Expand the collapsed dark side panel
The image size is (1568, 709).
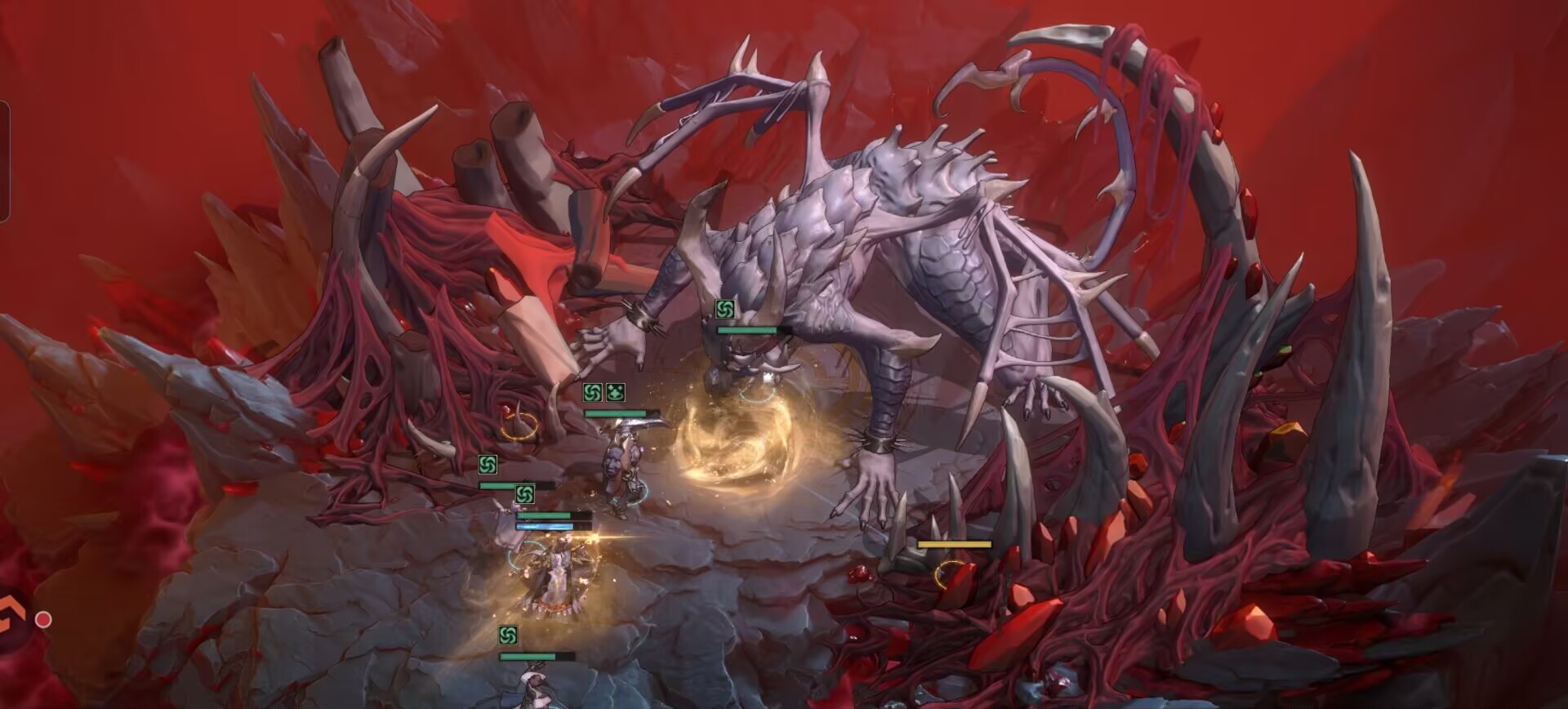click(x=3, y=161)
